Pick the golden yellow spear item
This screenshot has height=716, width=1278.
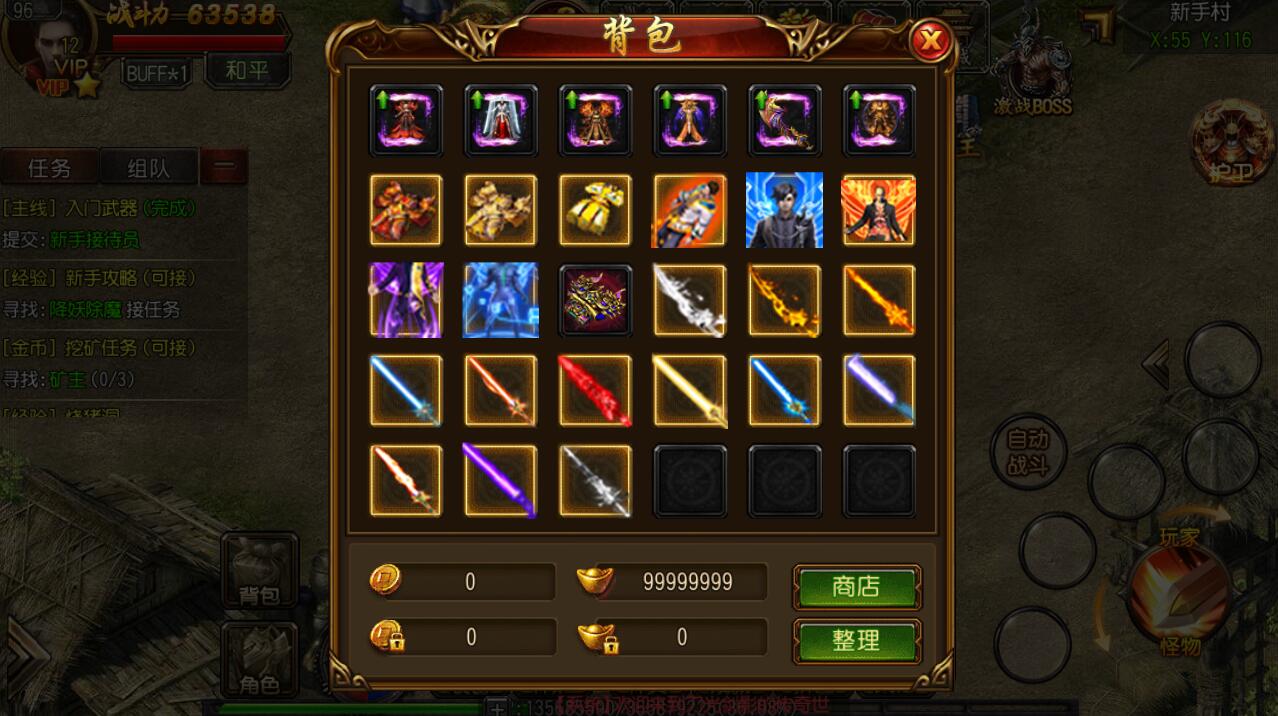[x=690, y=391]
